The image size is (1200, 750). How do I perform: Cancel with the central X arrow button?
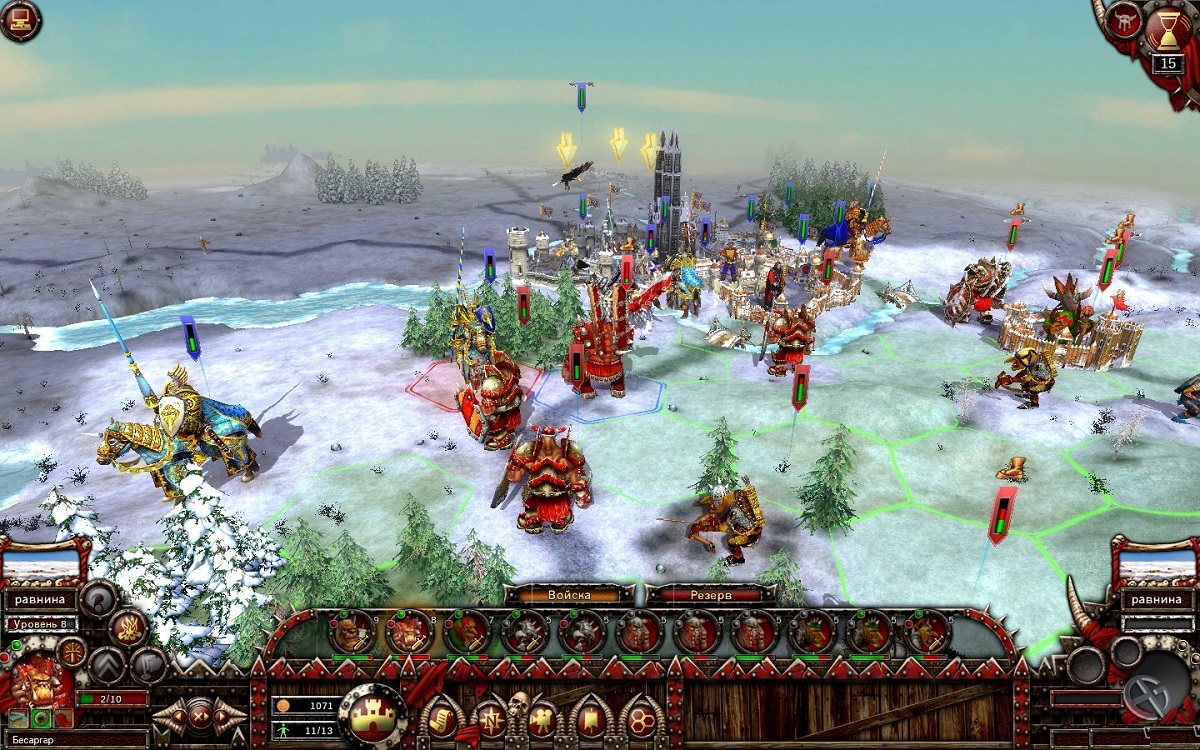coord(200,715)
